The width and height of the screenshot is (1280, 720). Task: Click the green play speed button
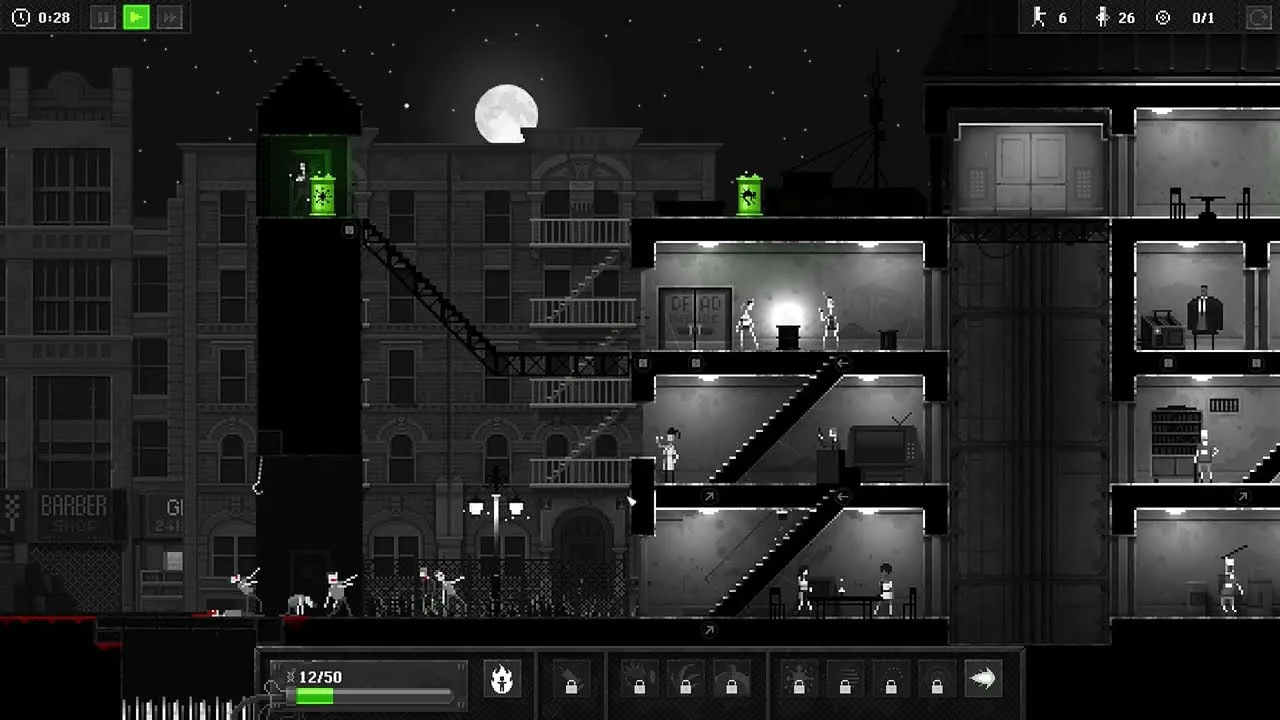[x=136, y=17]
